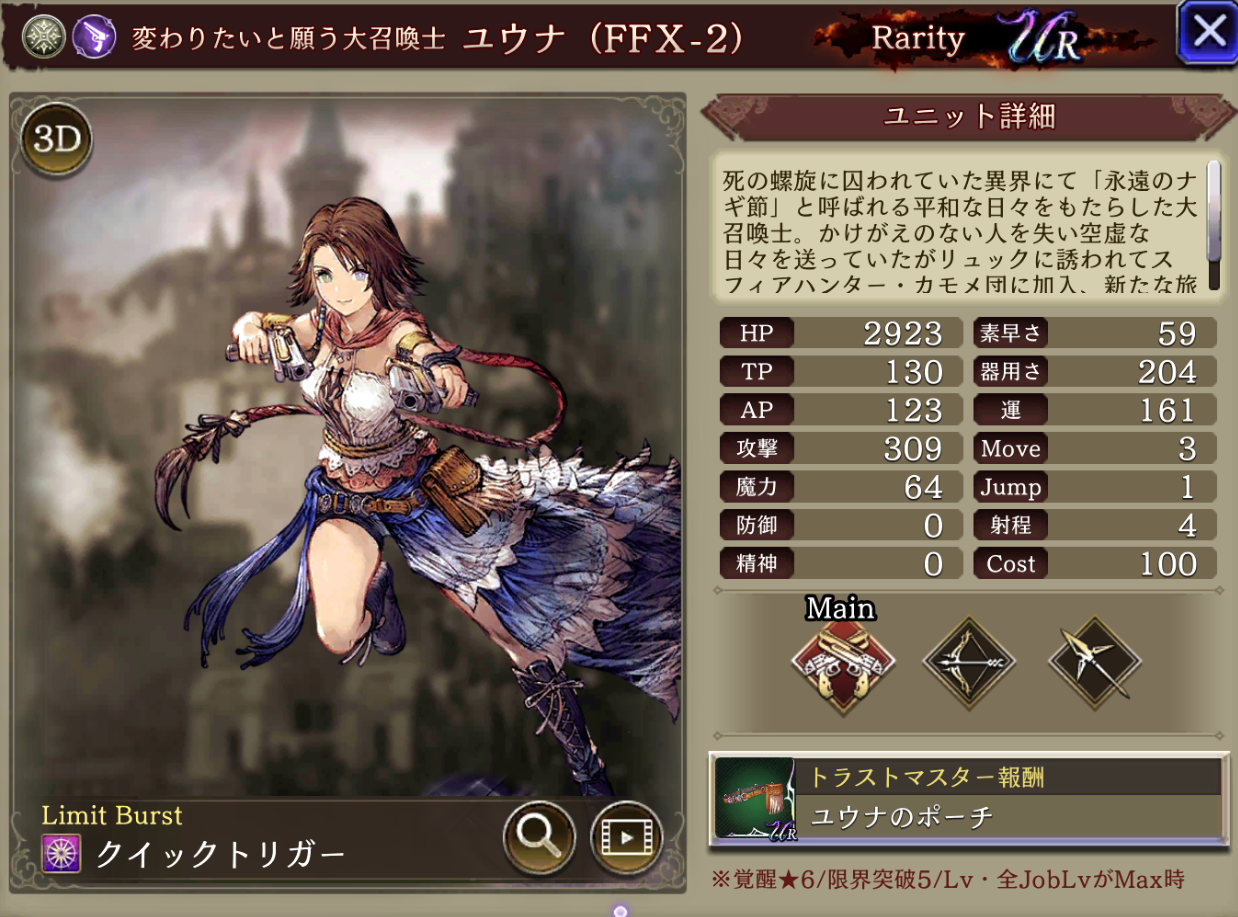Tap the purple gun element icon
The image size is (1238, 917).
pos(92,38)
